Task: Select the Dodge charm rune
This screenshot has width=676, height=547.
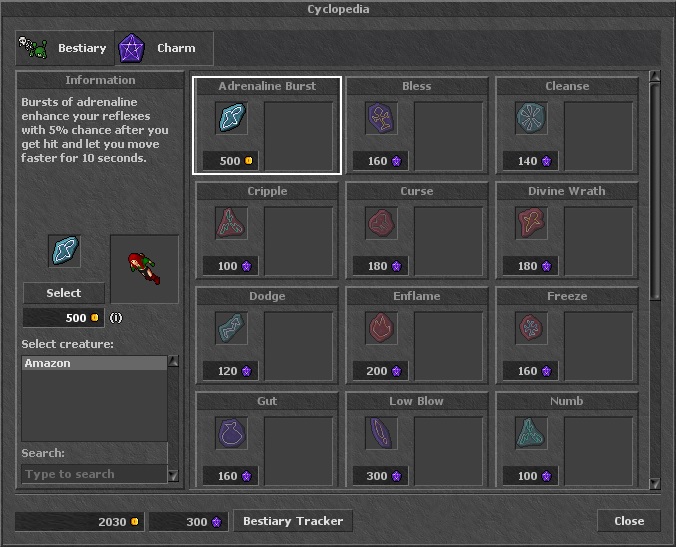Action: click(x=232, y=328)
